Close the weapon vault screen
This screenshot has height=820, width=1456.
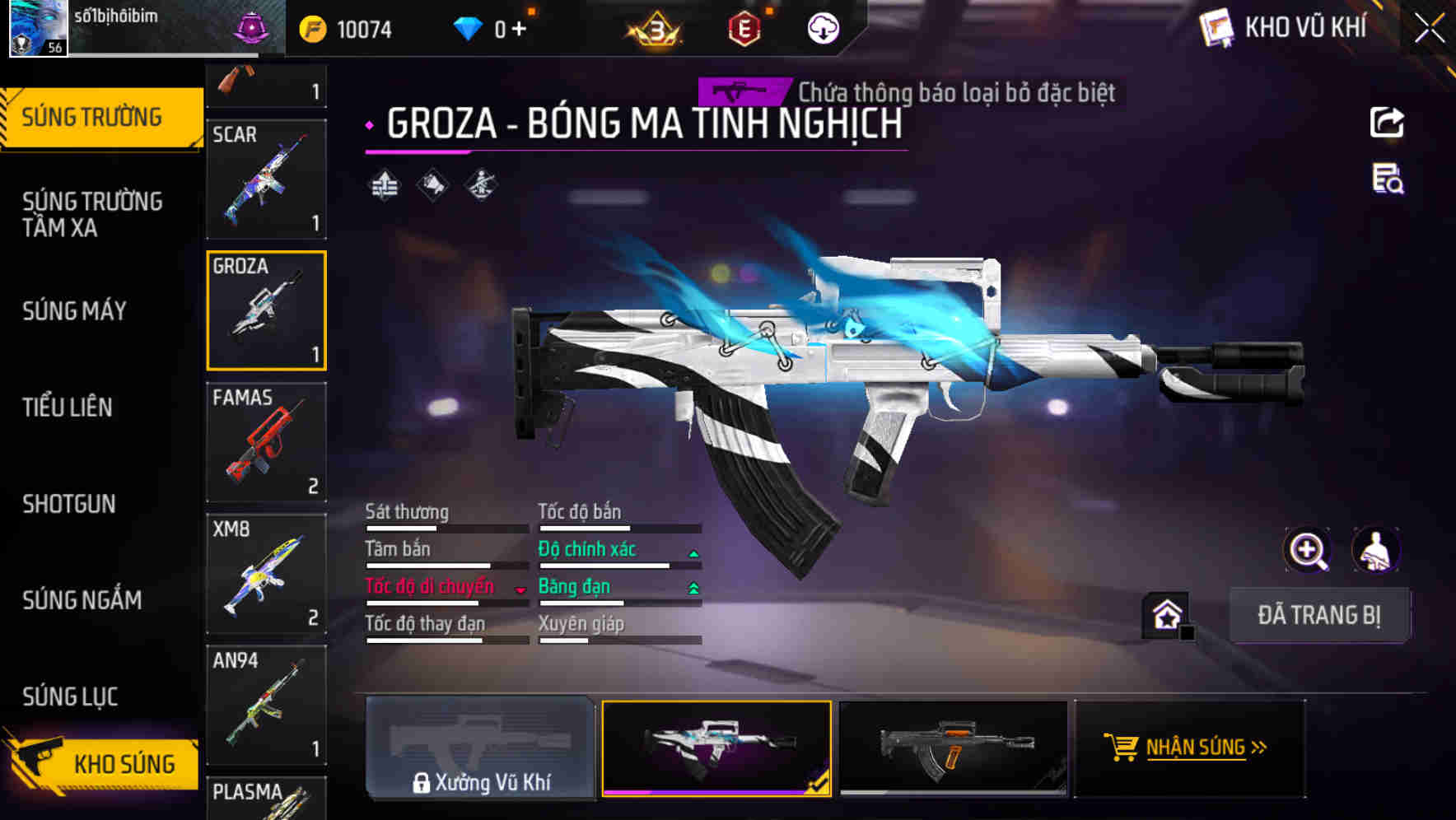coord(1429,29)
